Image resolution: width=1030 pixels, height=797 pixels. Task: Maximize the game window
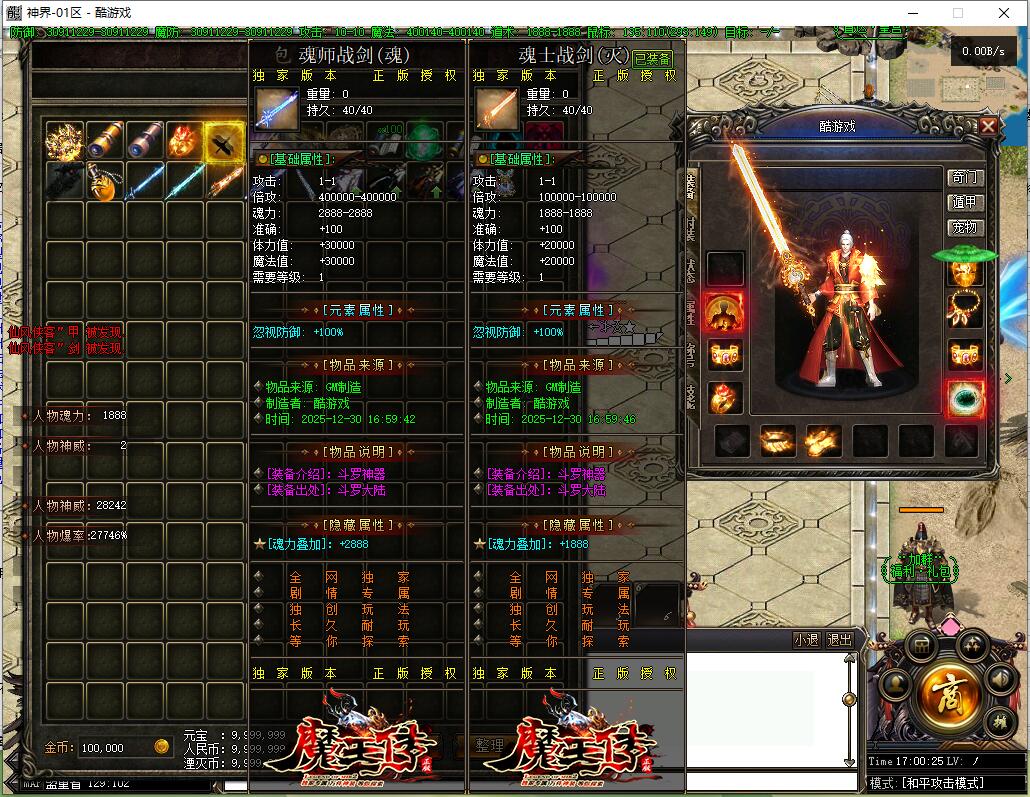[957, 13]
